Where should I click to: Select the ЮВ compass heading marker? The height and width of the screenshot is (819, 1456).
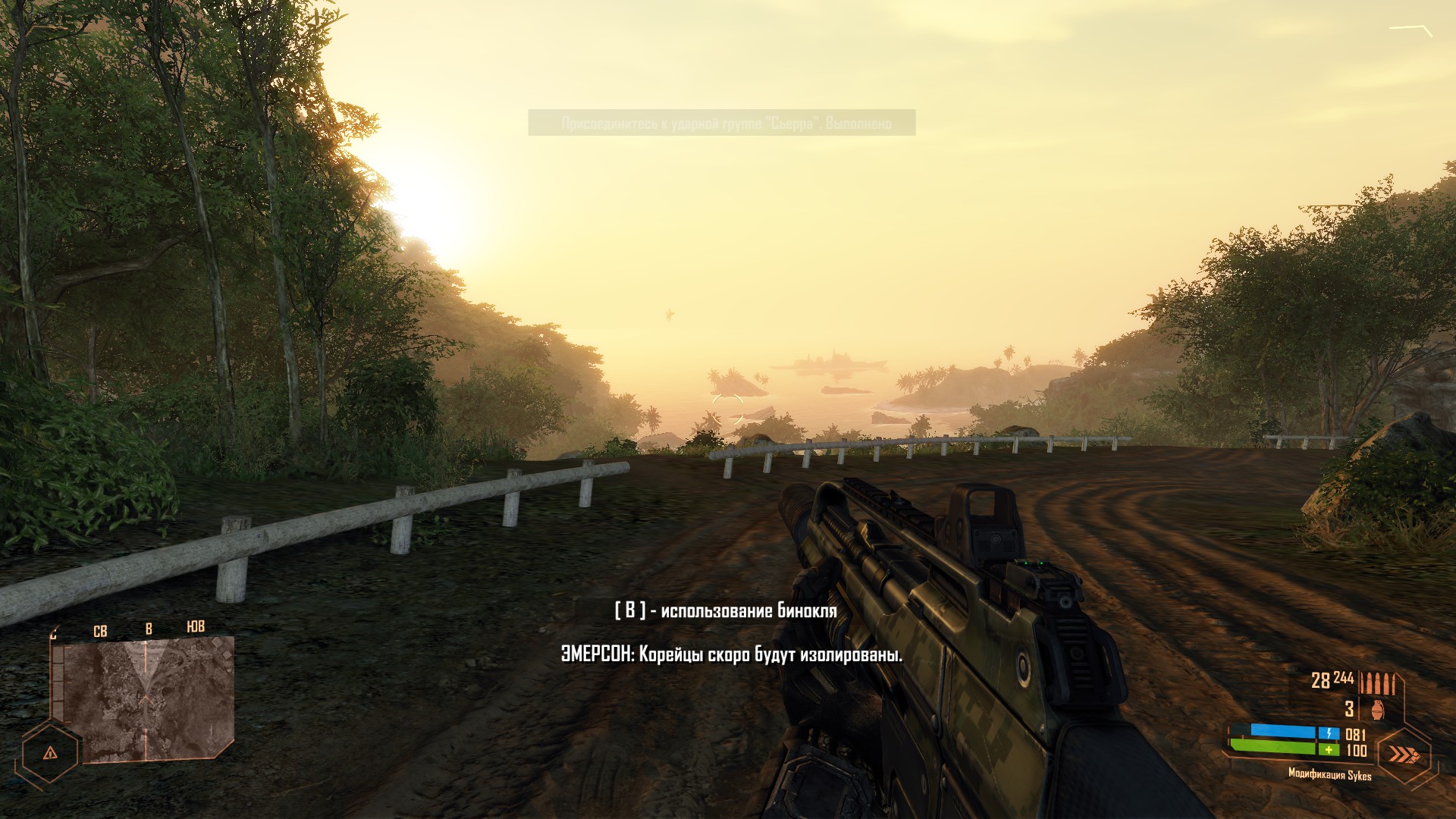[x=196, y=628]
